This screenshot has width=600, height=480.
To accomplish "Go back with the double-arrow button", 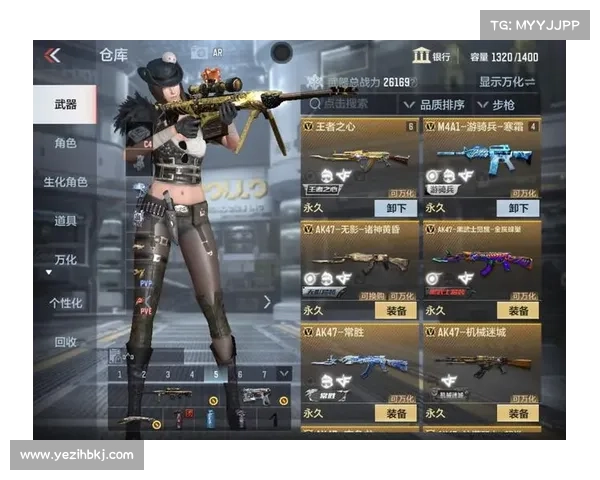I will [52, 56].
